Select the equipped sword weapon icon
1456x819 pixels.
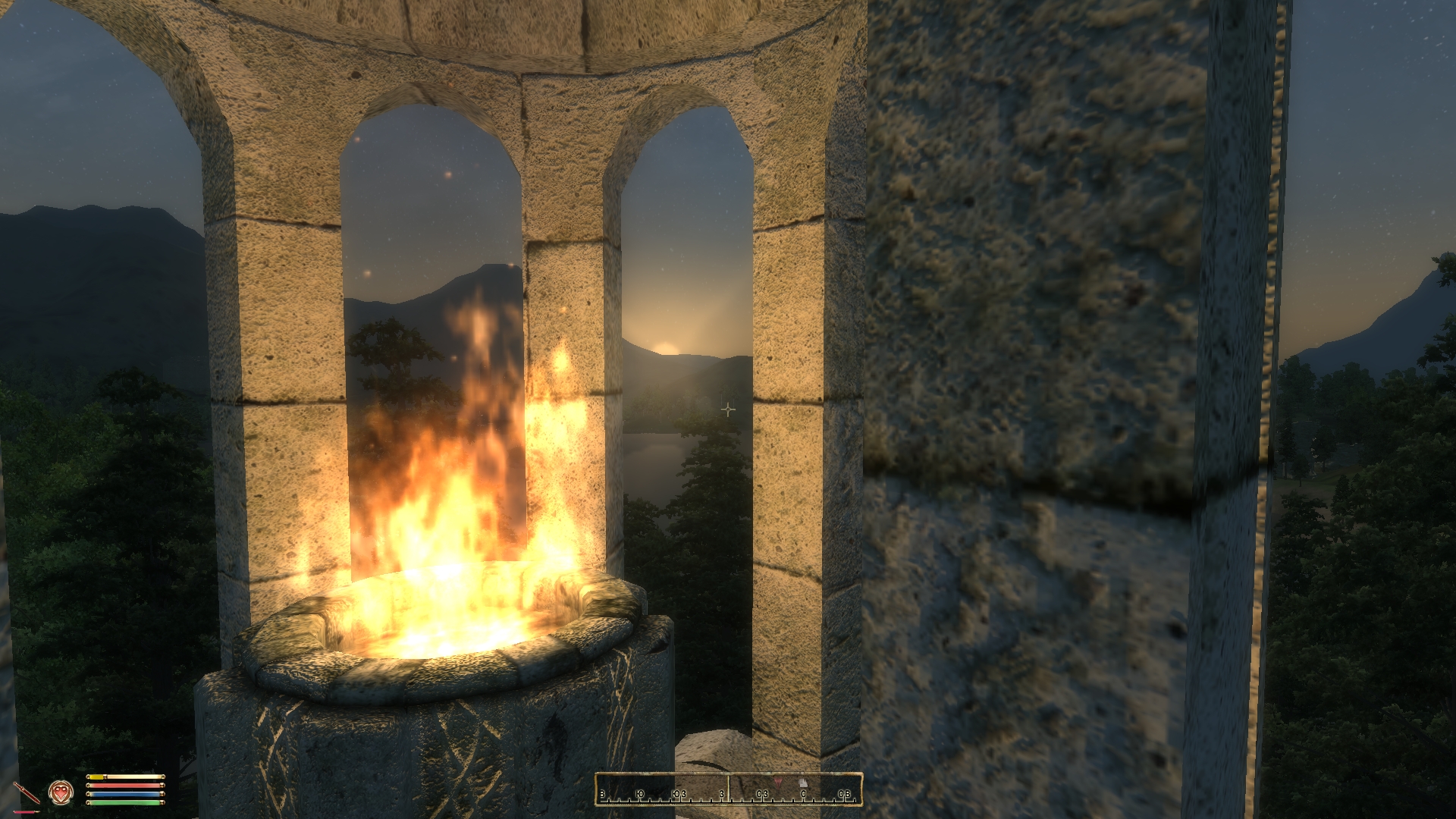click(26, 793)
